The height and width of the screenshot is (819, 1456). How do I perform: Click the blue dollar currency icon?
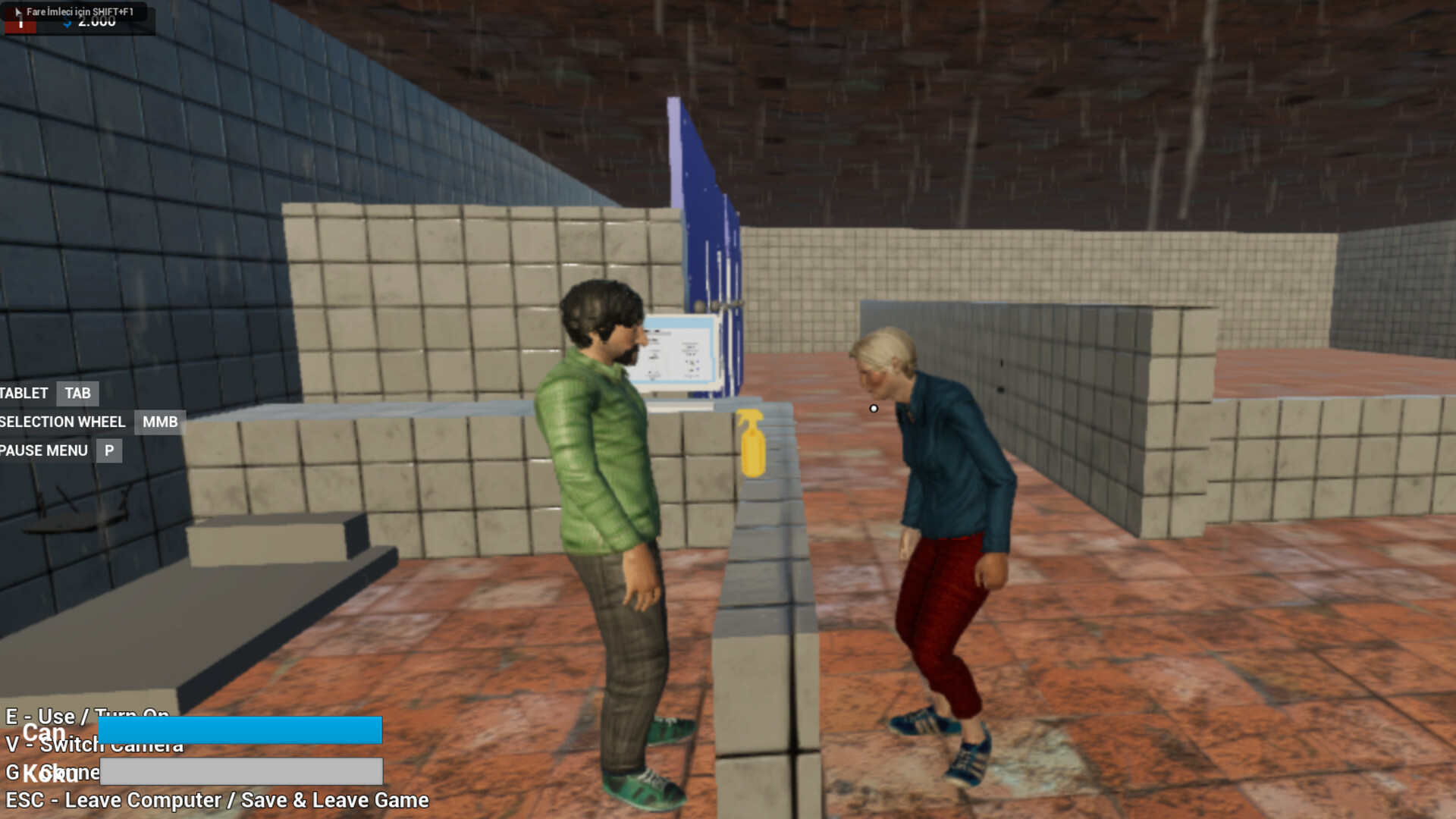67,21
